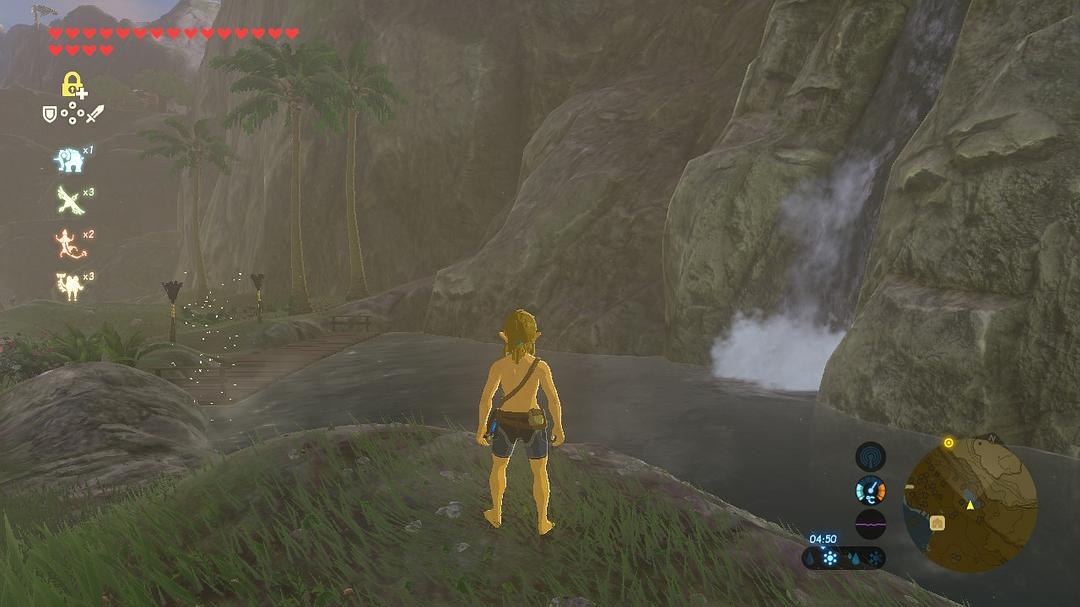Viewport: 1080px width, 607px height.
Task: Activate the green bird Revali's Gale ability
Action: tap(68, 200)
